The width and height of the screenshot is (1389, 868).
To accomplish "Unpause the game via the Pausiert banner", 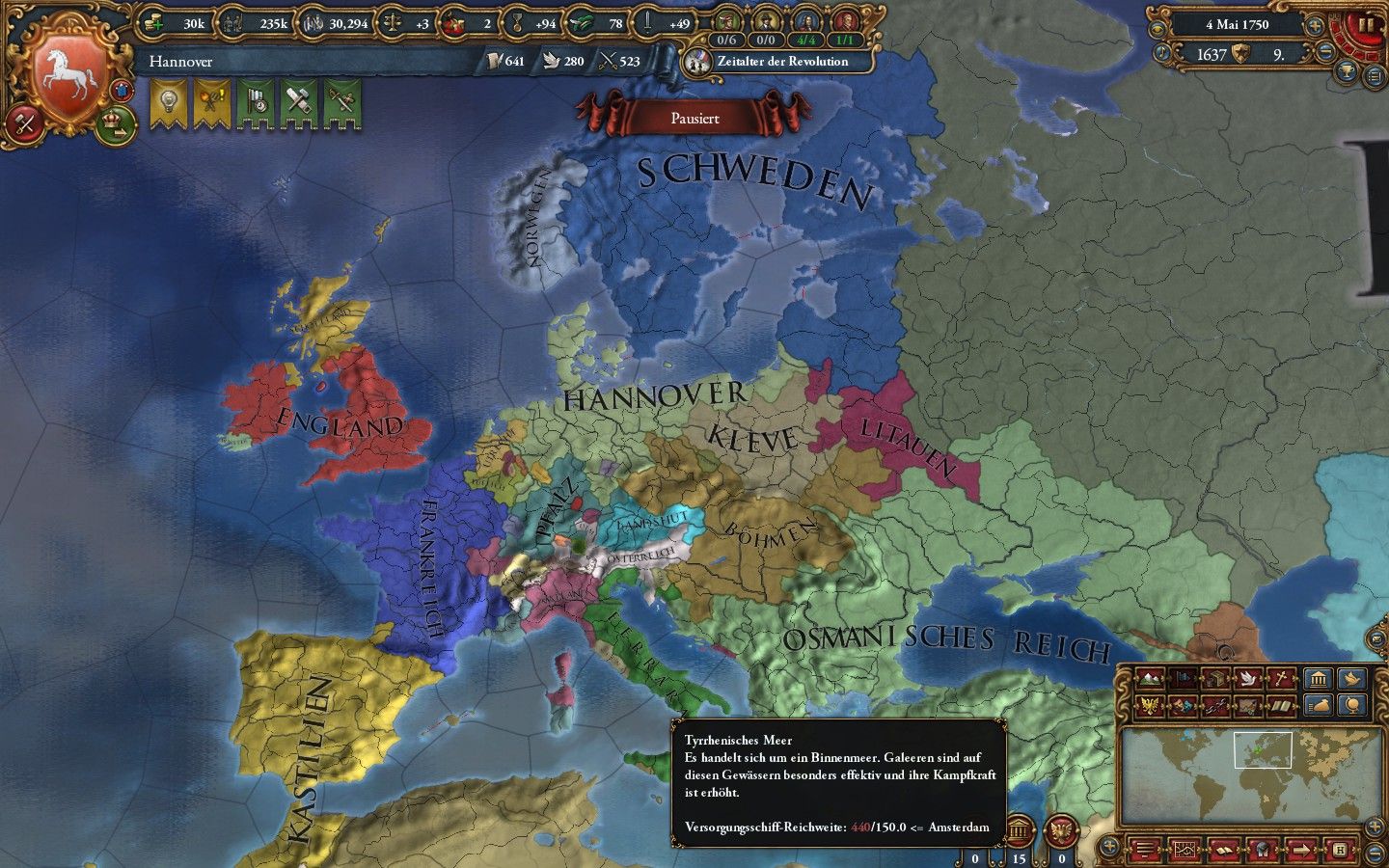I will [694, 118].
